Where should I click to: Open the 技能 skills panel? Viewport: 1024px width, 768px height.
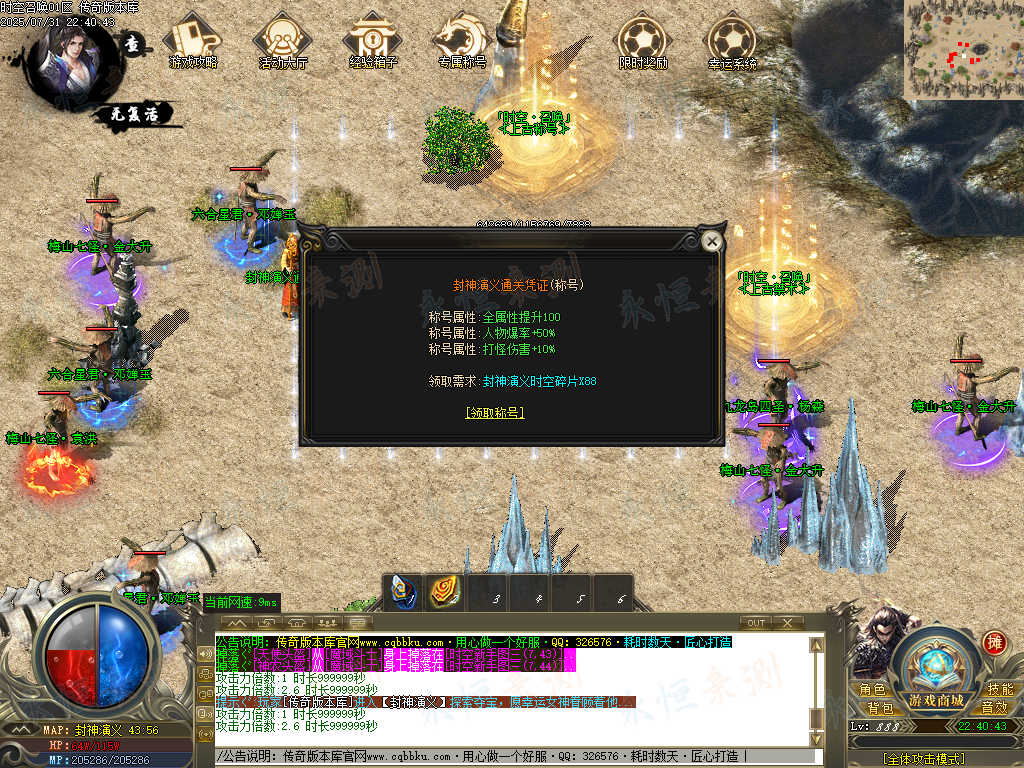click(1000, 690)
